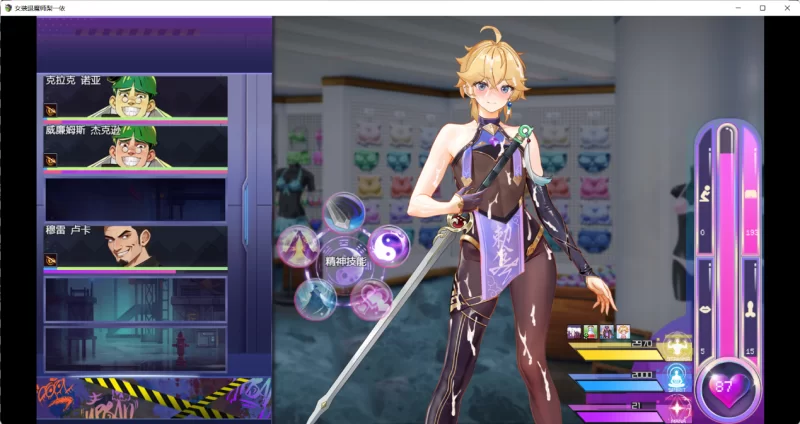Select enemy 穆雷 卢卡 in the list

[136, 247]
